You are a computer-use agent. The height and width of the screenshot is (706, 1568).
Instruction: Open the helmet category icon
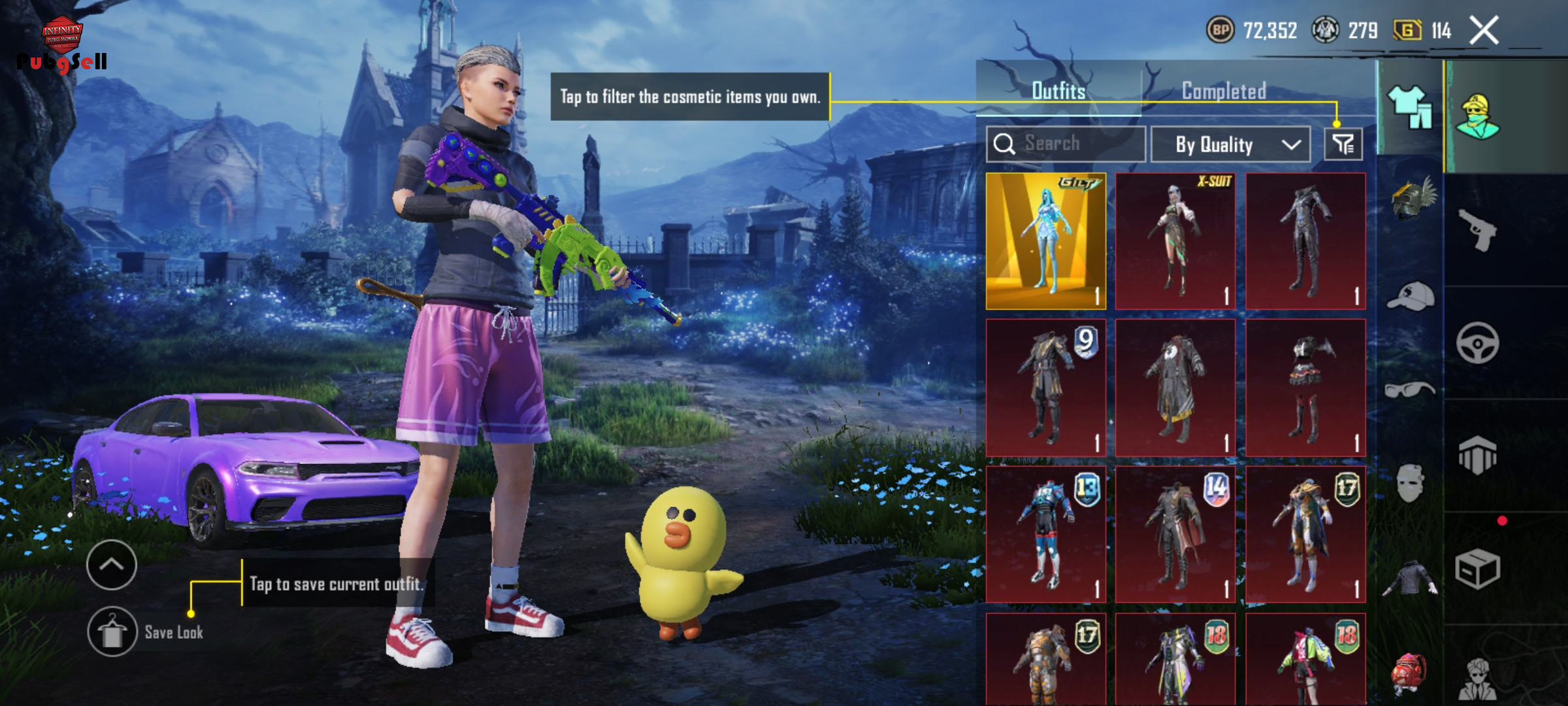1412,199
